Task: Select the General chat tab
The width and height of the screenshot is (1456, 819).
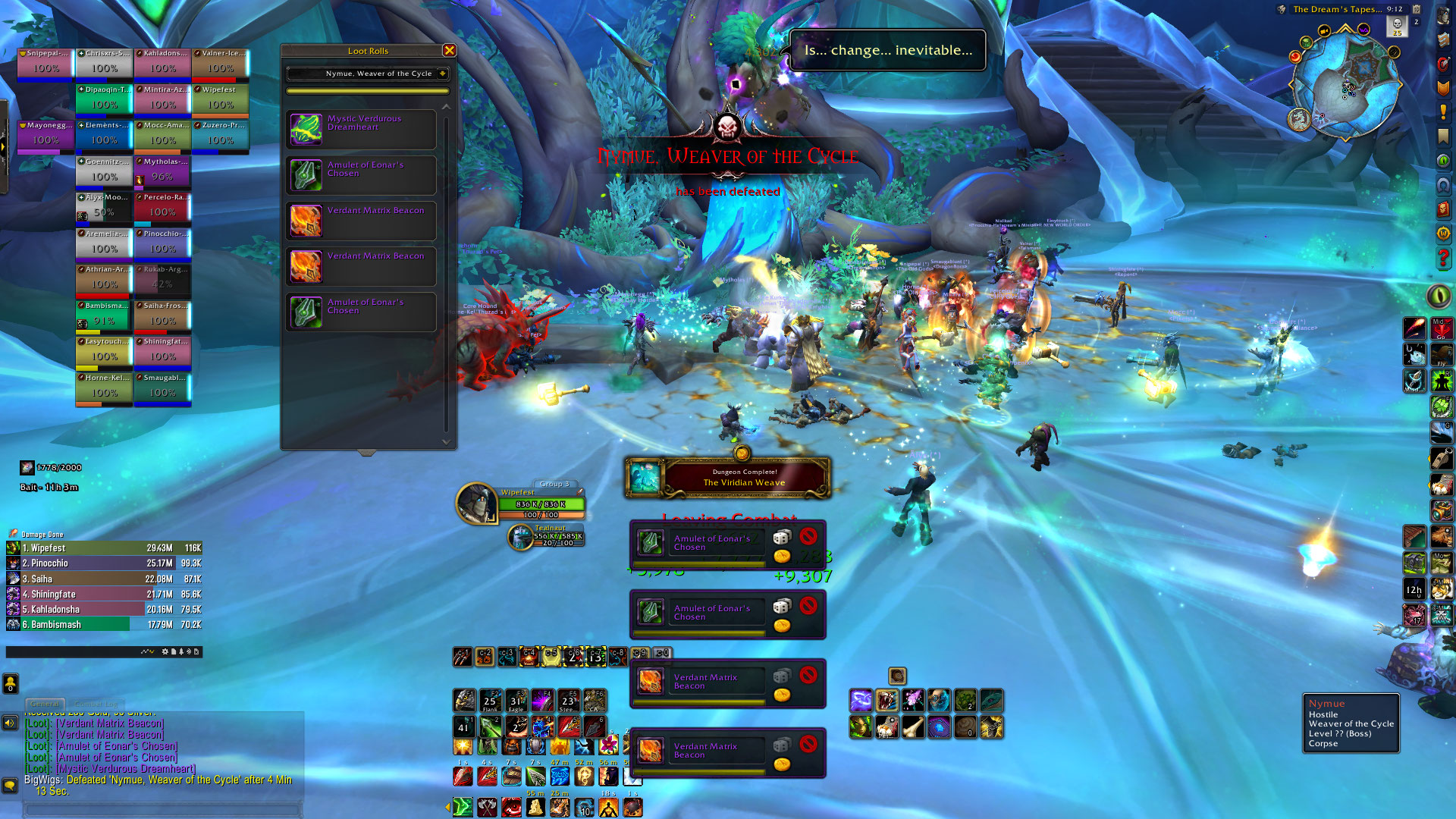Action: click(x=45, y=704)
